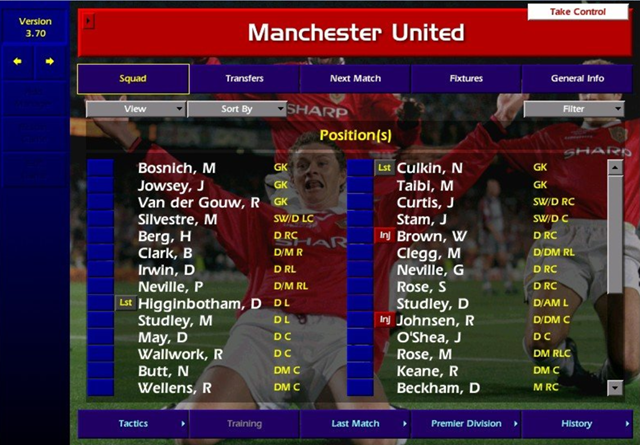This screenshot has height=445, width=640.
Task: Open the Last Match report
Action: pos(355,424)
